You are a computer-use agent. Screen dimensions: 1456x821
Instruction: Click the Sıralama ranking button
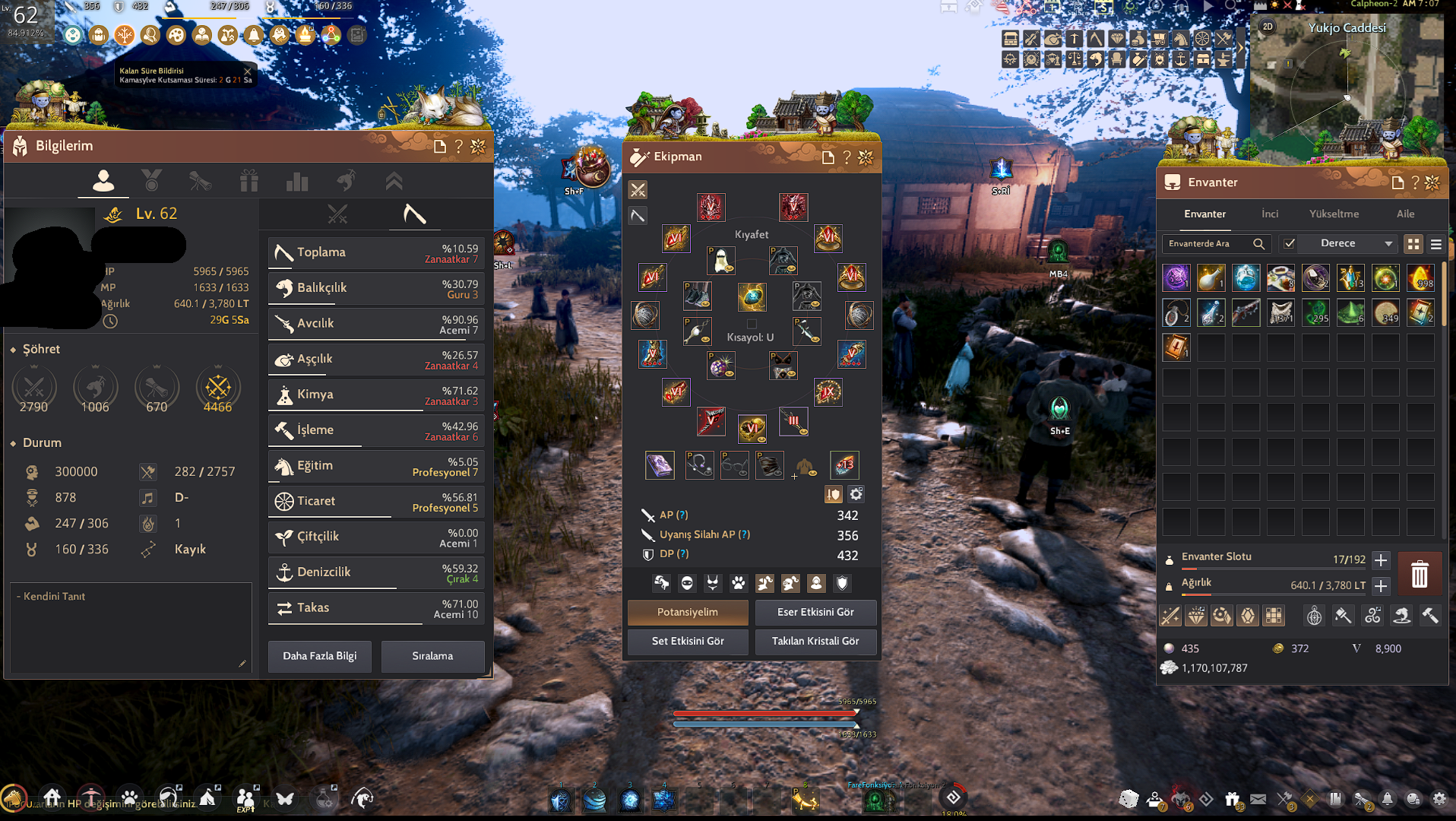pyautogui.click(x=432, y=656)
